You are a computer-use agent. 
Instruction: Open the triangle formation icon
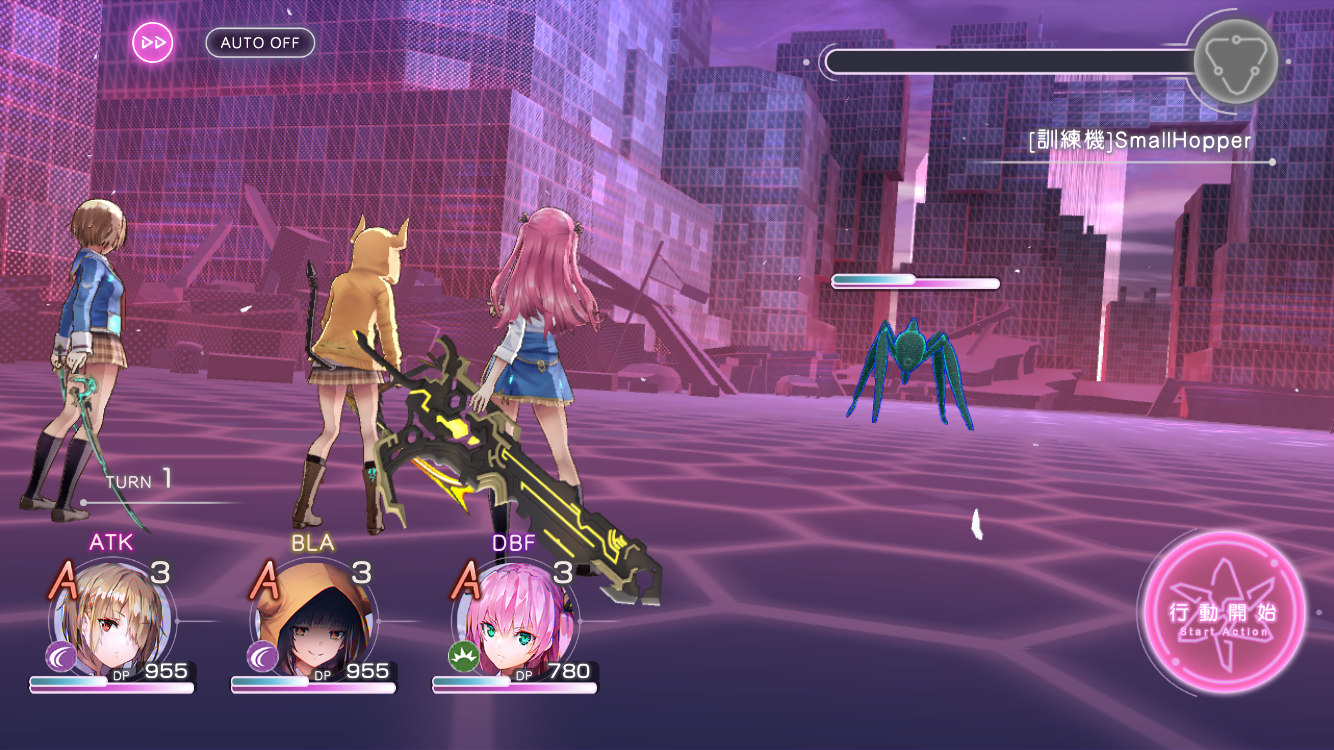(1236, 62)
